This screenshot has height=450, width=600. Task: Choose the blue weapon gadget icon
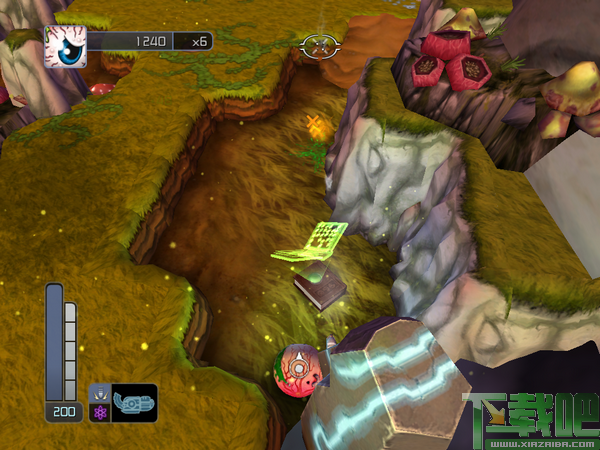click(x=134, y=402)
